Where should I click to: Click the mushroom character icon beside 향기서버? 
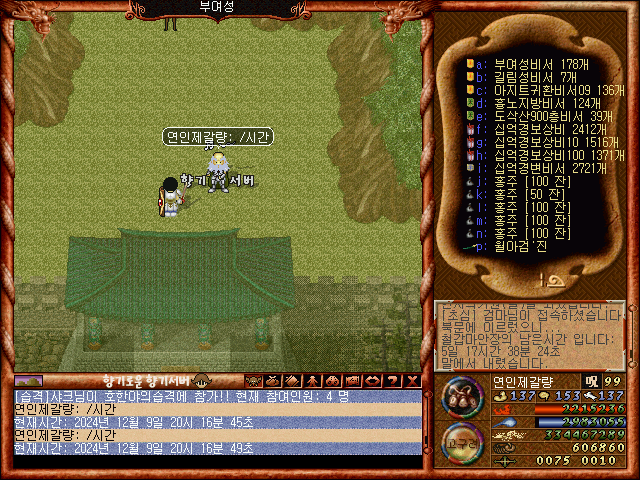[200, 381]
